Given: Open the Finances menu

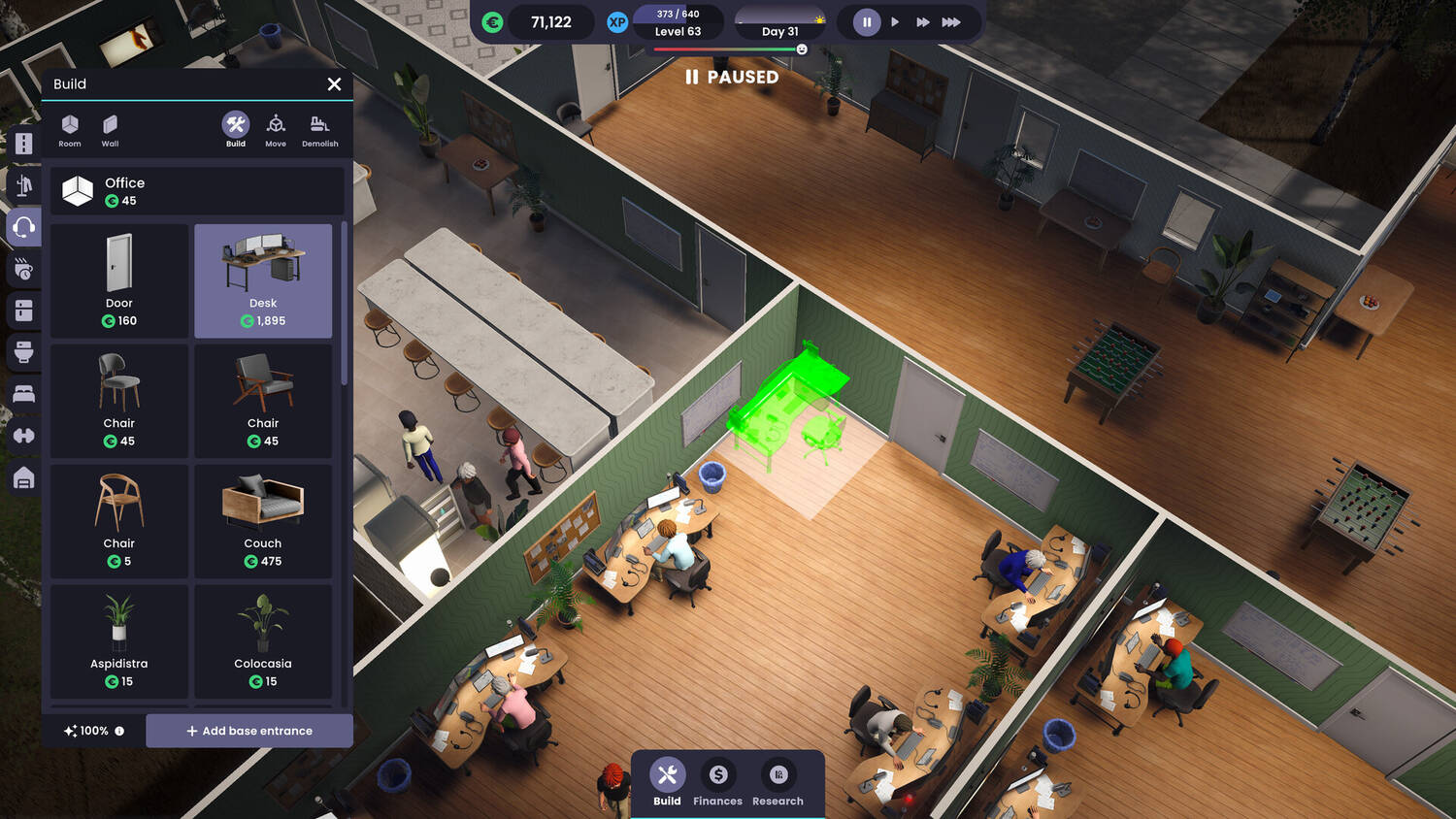Looking at the screenshot, I should tap(717, 782).
